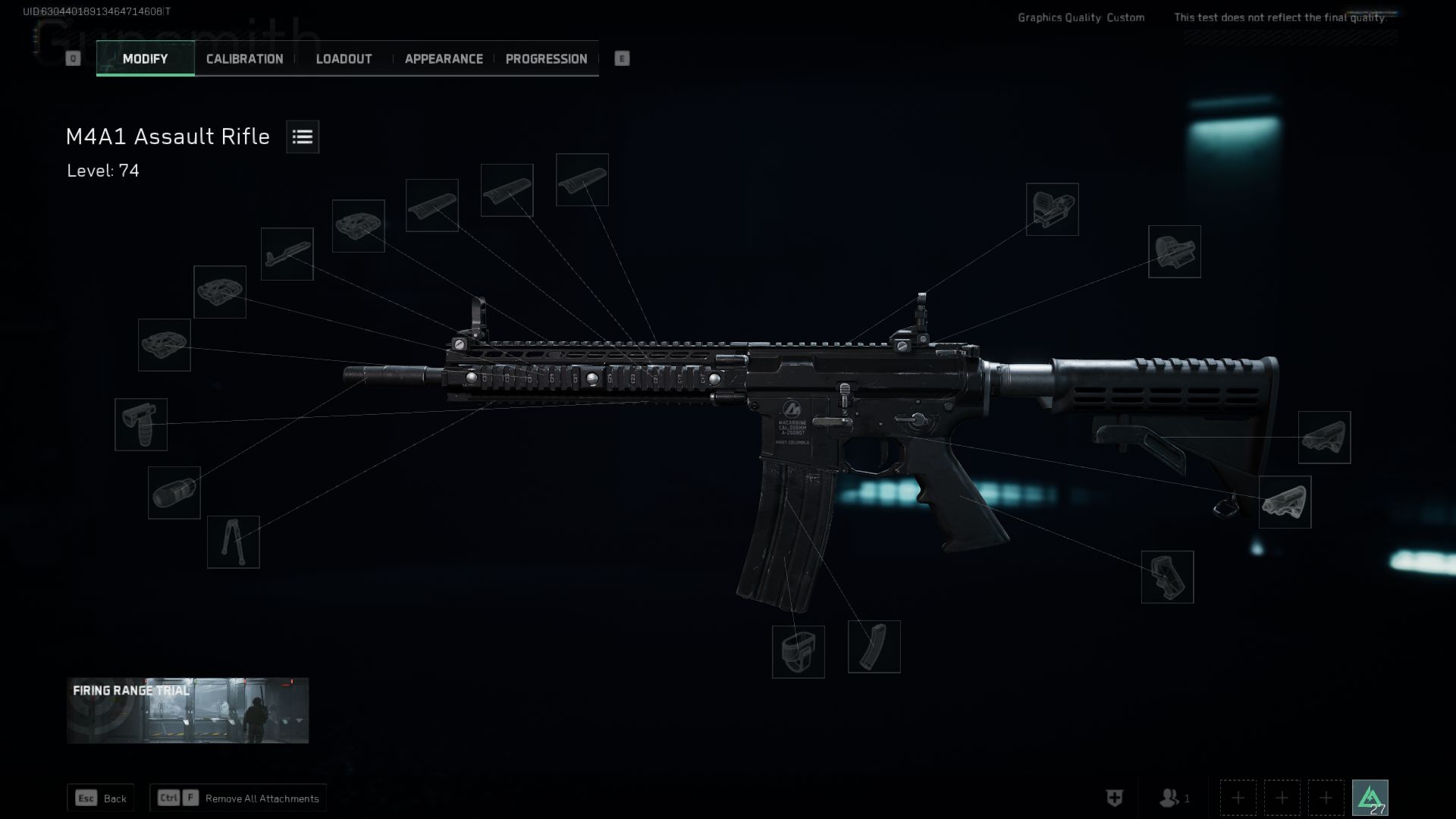Viewport: 1456px width, 819px height.
Task: Remove all attachments from the weapon
Action: (x=238, y=798)
